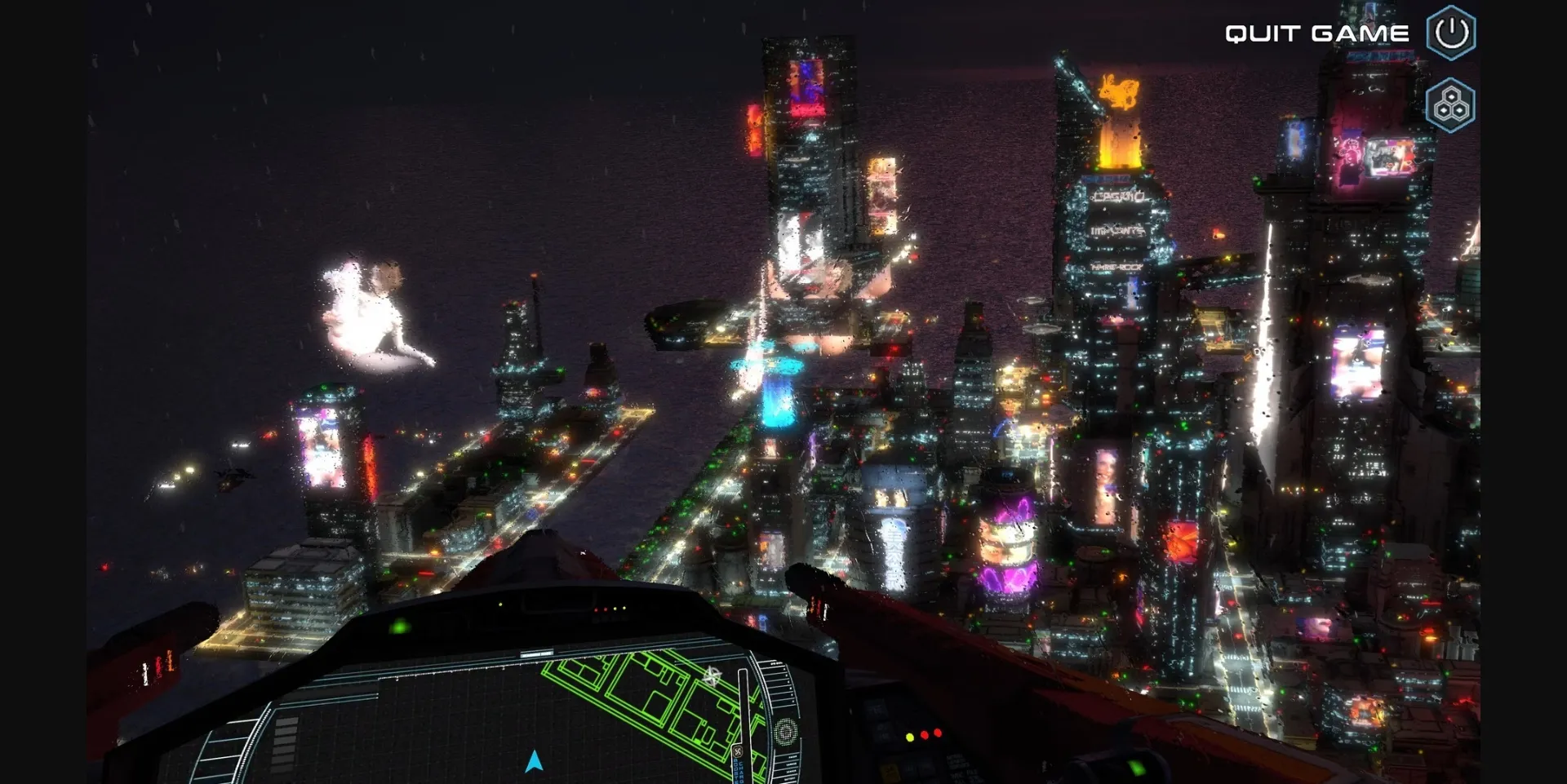Expand the left segmented gauge on the map screen
Image resolution: width=1567 pixels, height=784 pixels.
point(284,743)
